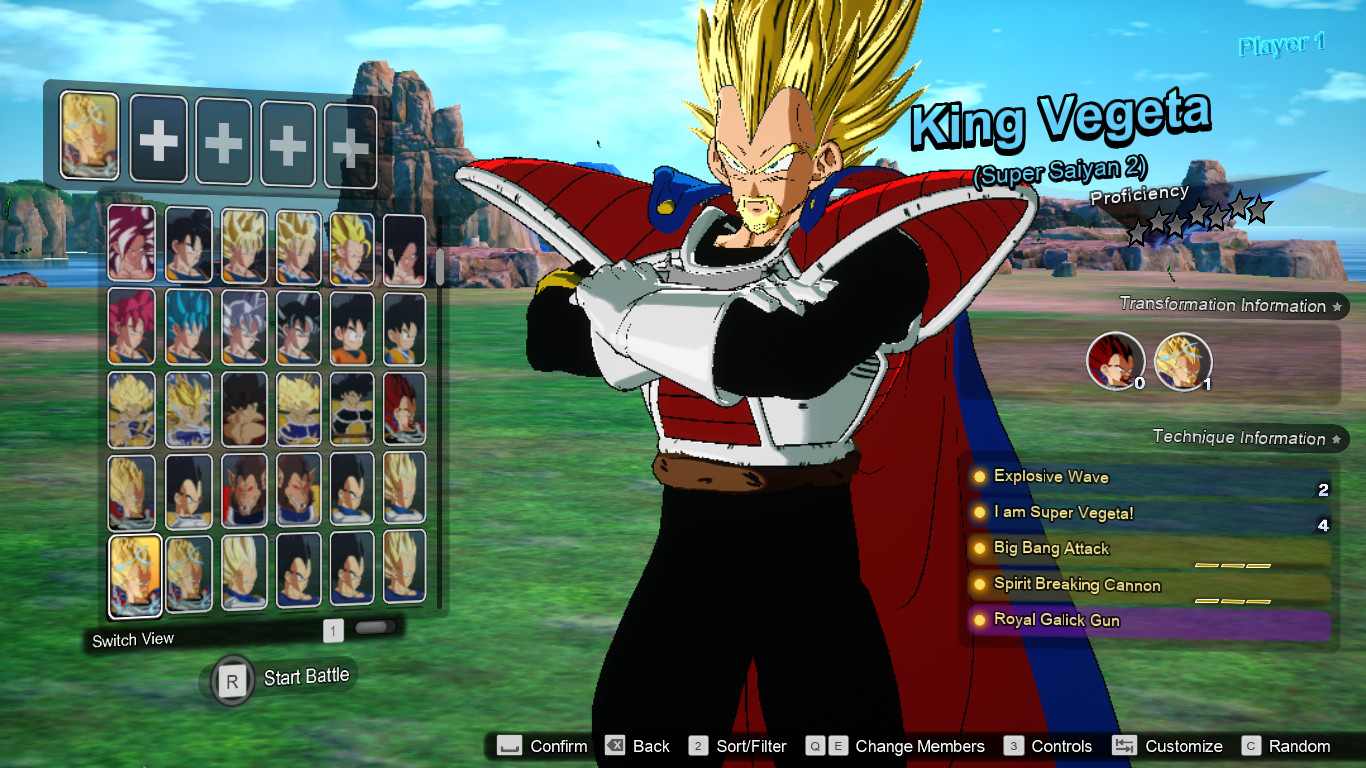Click the base form transformation icon
Screen dimensions: 1366x768
pyautogui.click(x=1117, y=362)
